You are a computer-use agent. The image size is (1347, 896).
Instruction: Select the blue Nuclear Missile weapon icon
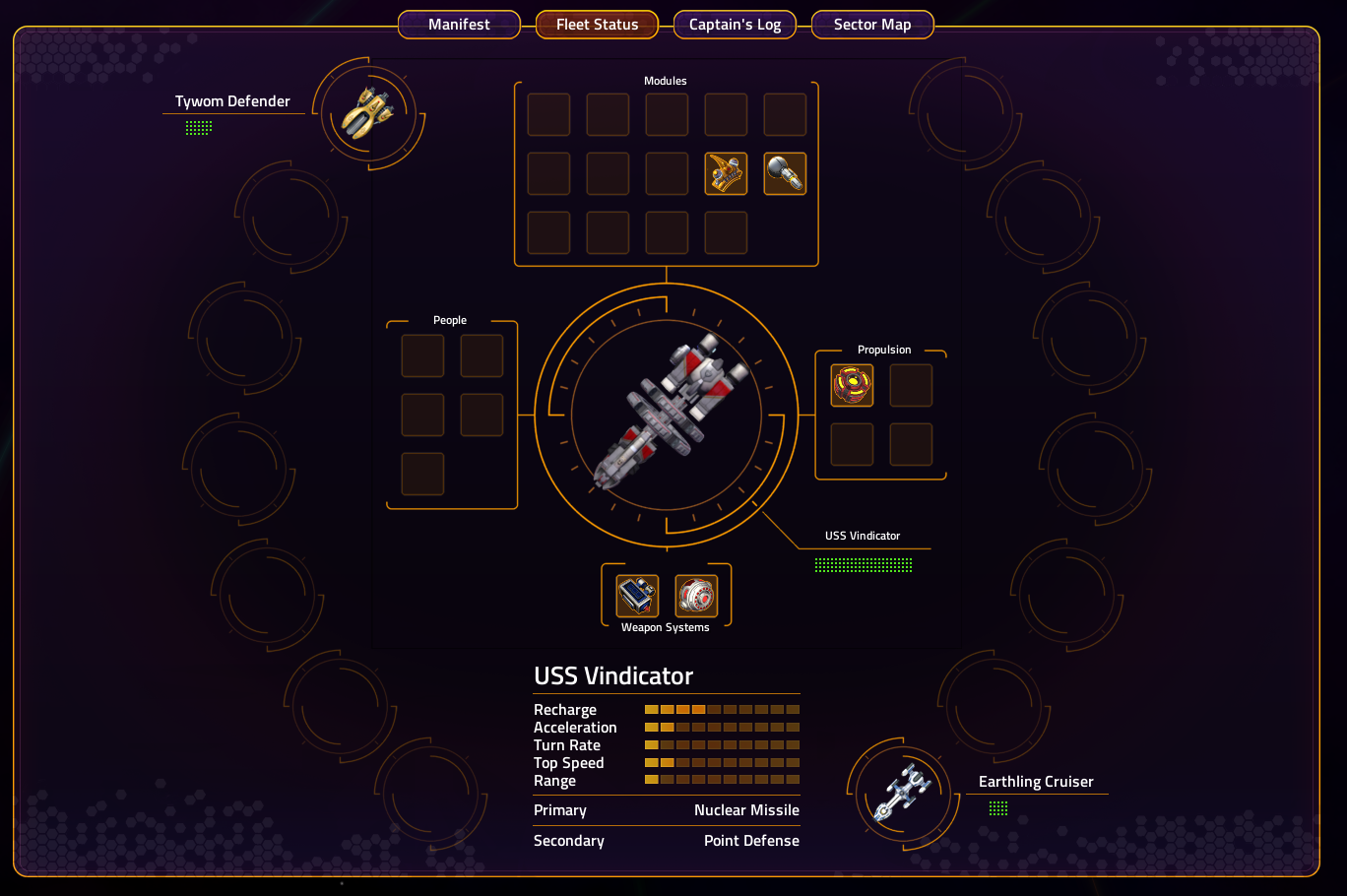[x=637, y=596]
